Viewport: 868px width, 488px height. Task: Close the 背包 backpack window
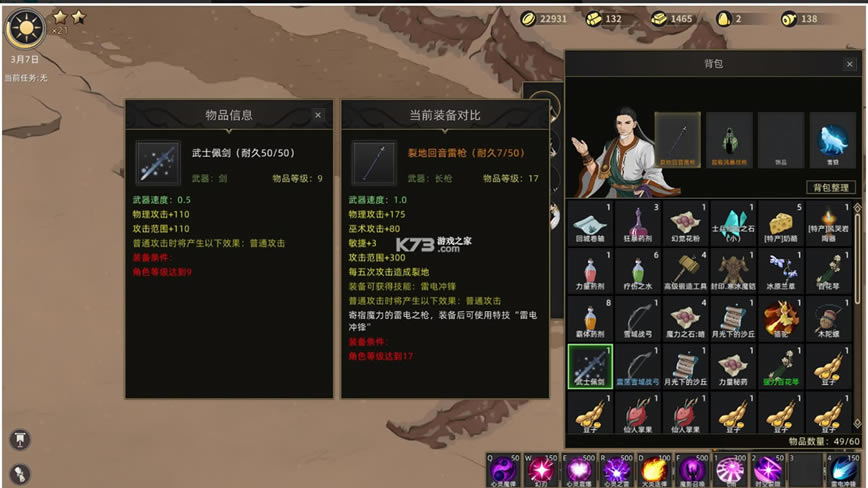[849, 64]
